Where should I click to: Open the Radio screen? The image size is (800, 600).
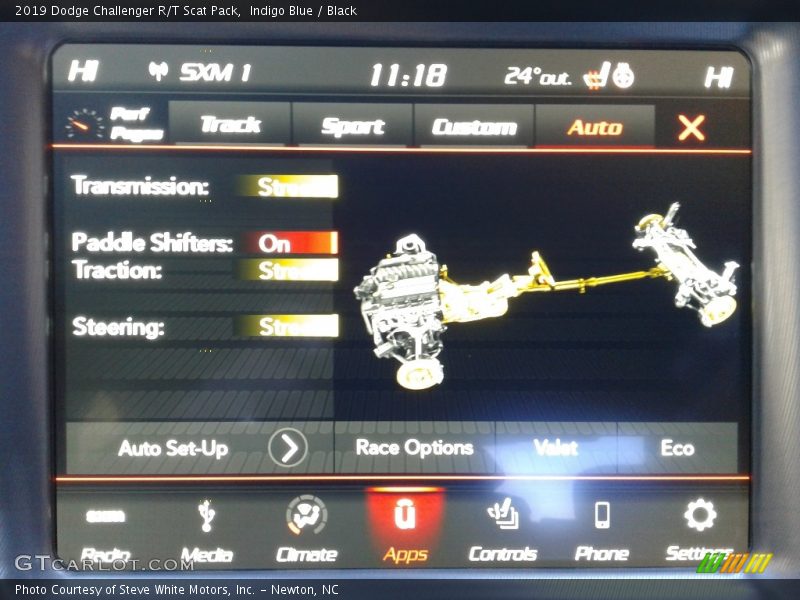click(x=105, y=532)
